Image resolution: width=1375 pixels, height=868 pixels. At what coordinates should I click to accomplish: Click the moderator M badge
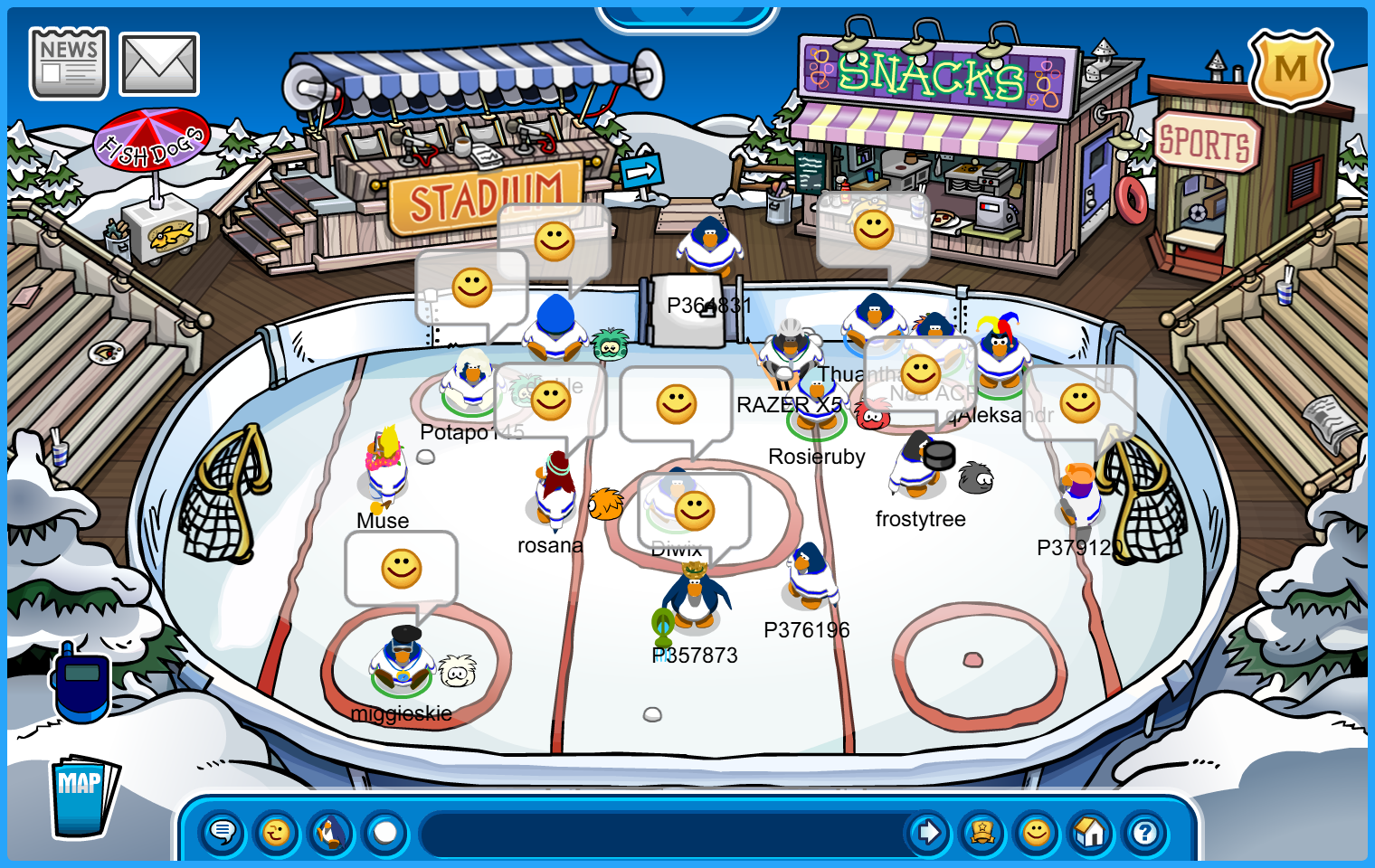click(1290, 69)
